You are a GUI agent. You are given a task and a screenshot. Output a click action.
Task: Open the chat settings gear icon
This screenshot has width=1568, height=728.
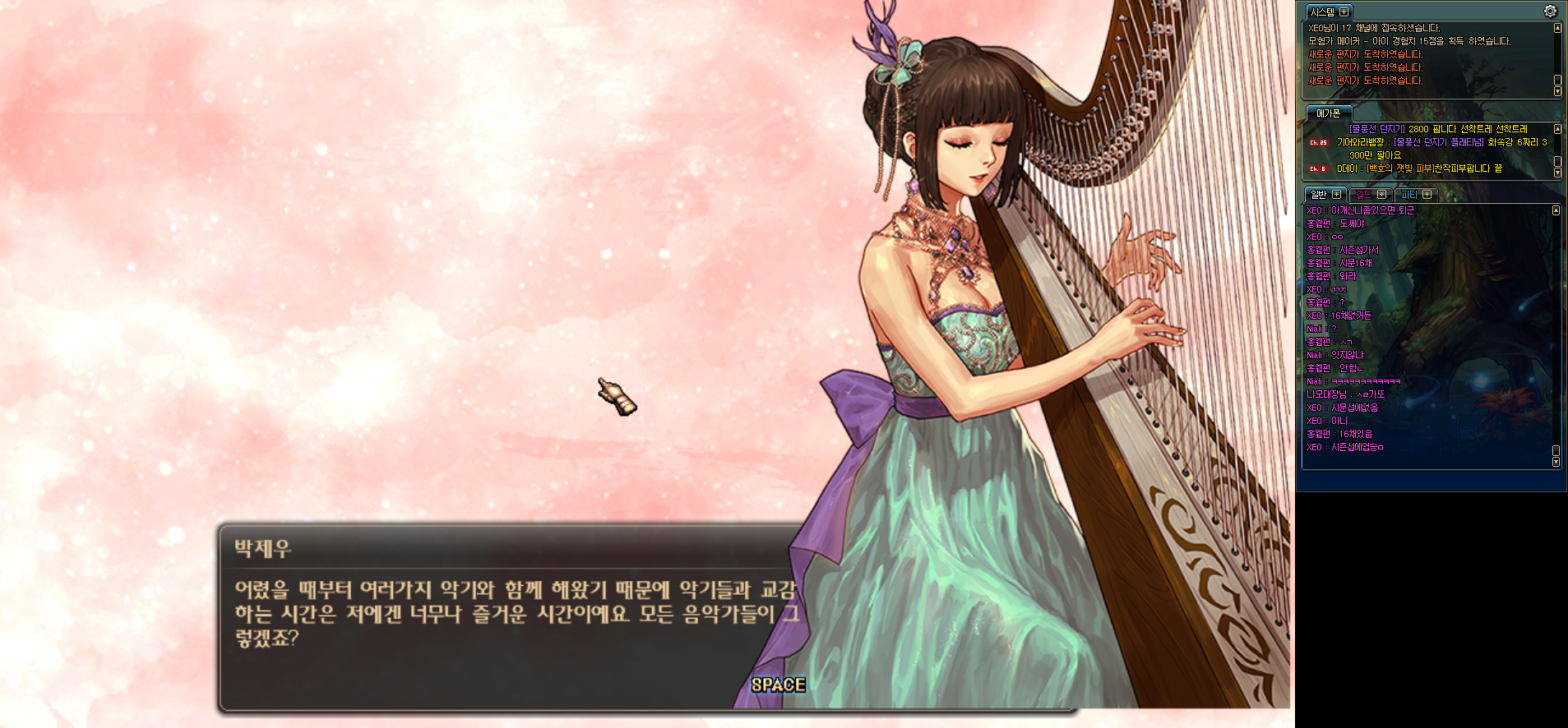[1550, 12]
